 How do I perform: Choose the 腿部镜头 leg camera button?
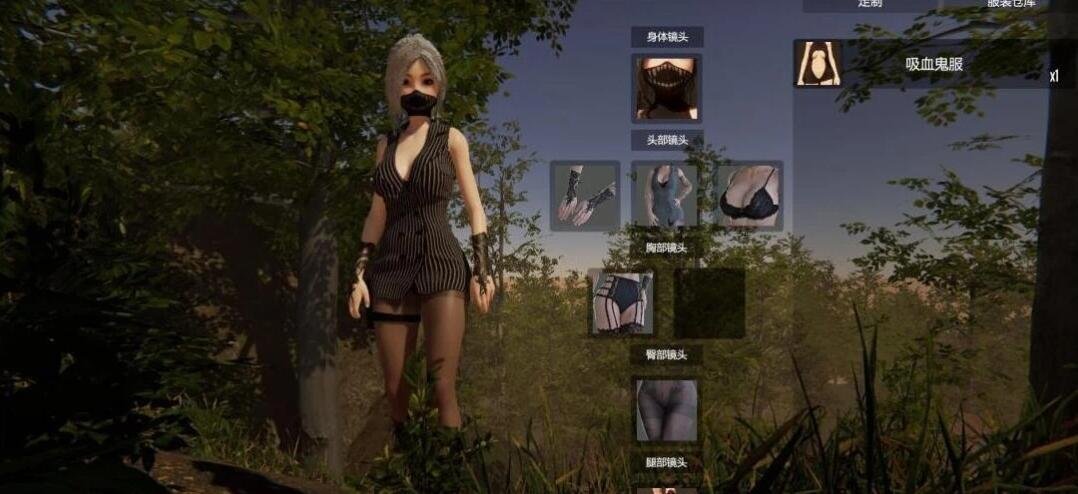tap(667, 463)
